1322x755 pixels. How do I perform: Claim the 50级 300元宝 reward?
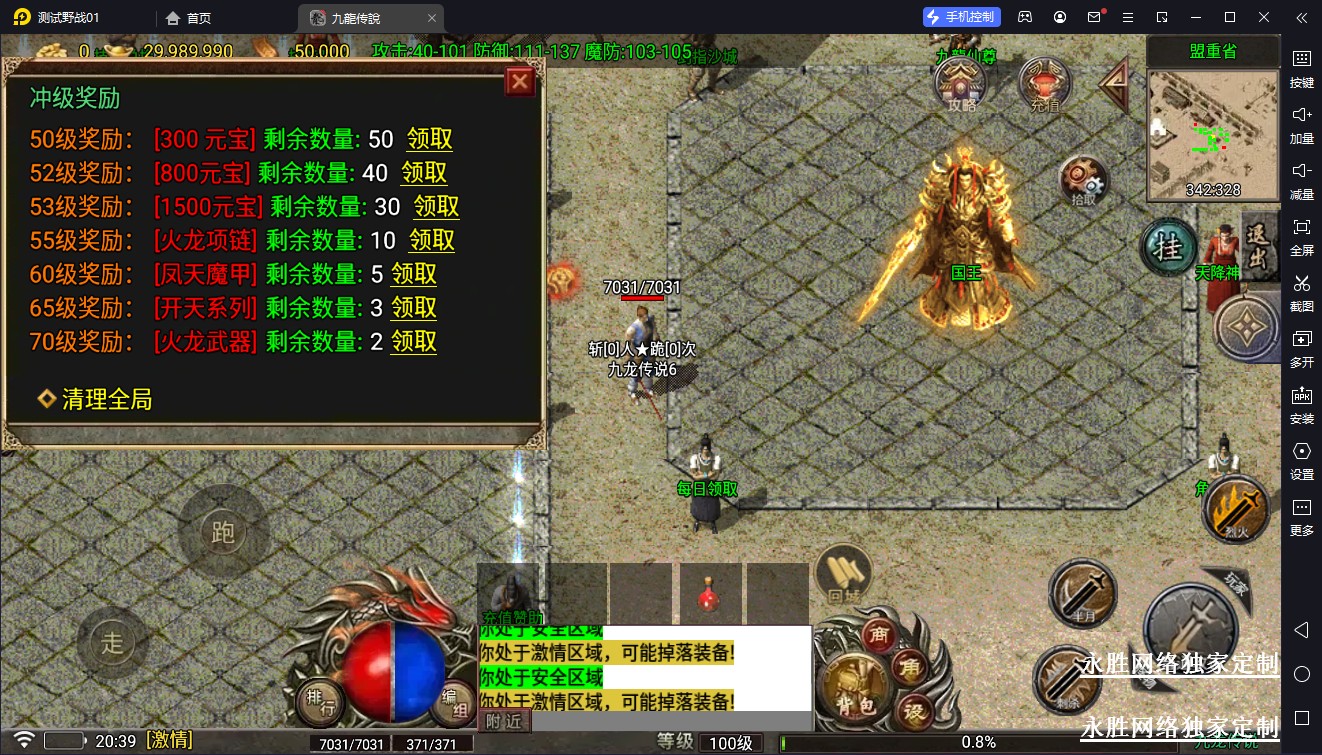point(429,139)
